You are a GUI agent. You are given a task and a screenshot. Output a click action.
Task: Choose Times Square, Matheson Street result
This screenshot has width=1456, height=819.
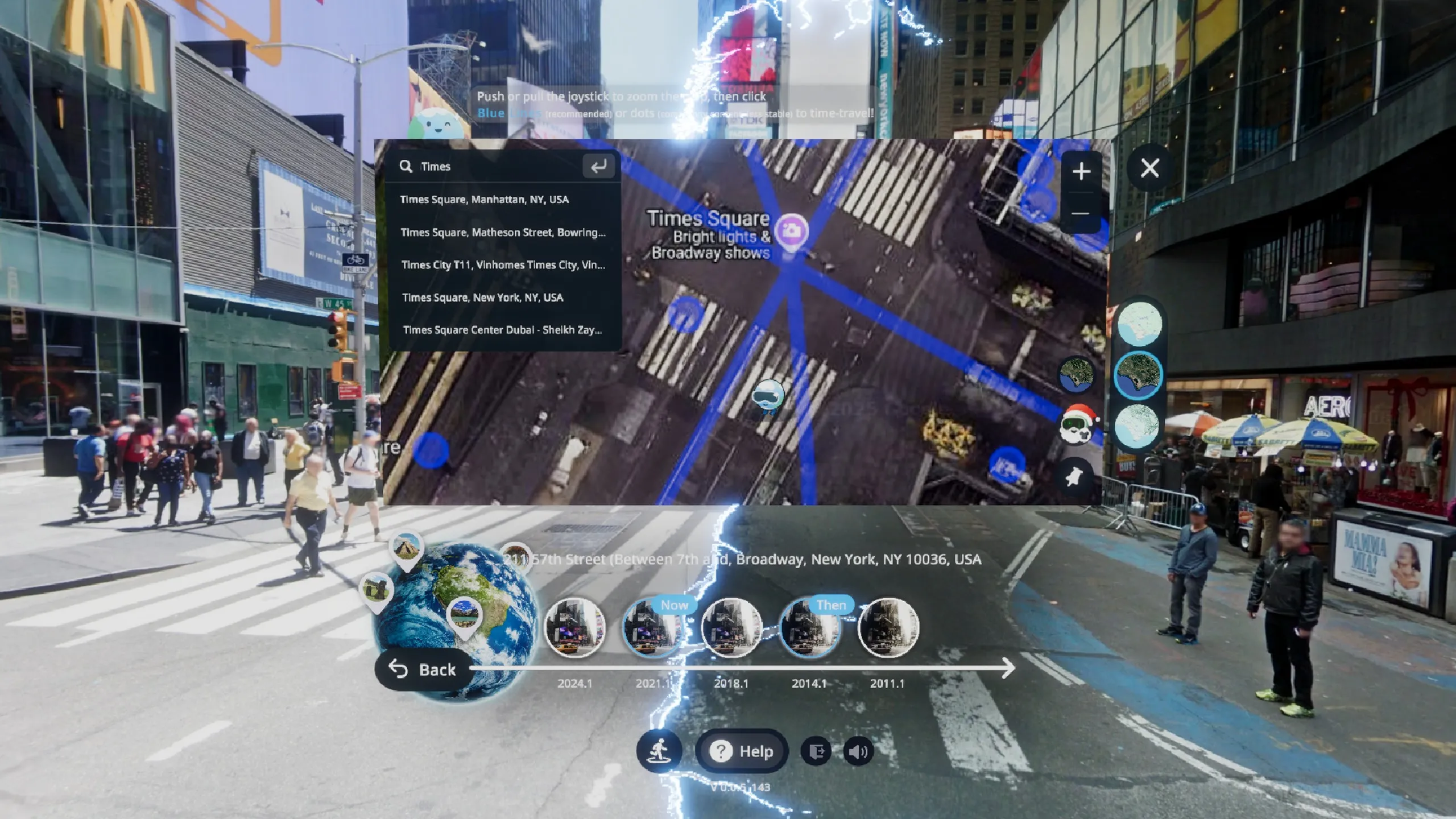[x=503, y=233]
